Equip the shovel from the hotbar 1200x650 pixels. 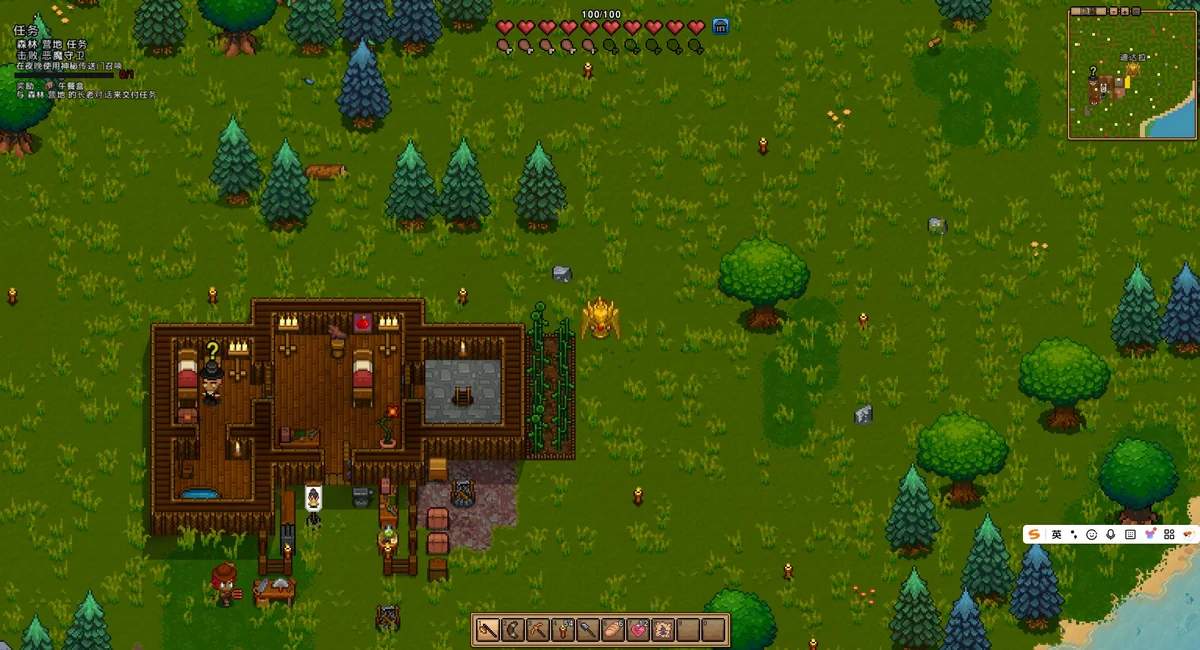point(588,630)
